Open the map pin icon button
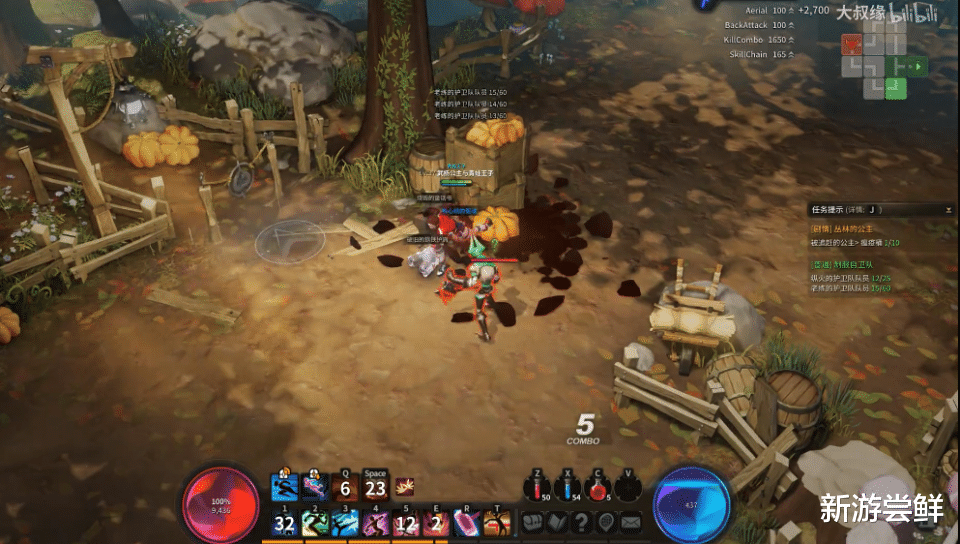This screenshot has width=960, height=544. coord(605,522)
